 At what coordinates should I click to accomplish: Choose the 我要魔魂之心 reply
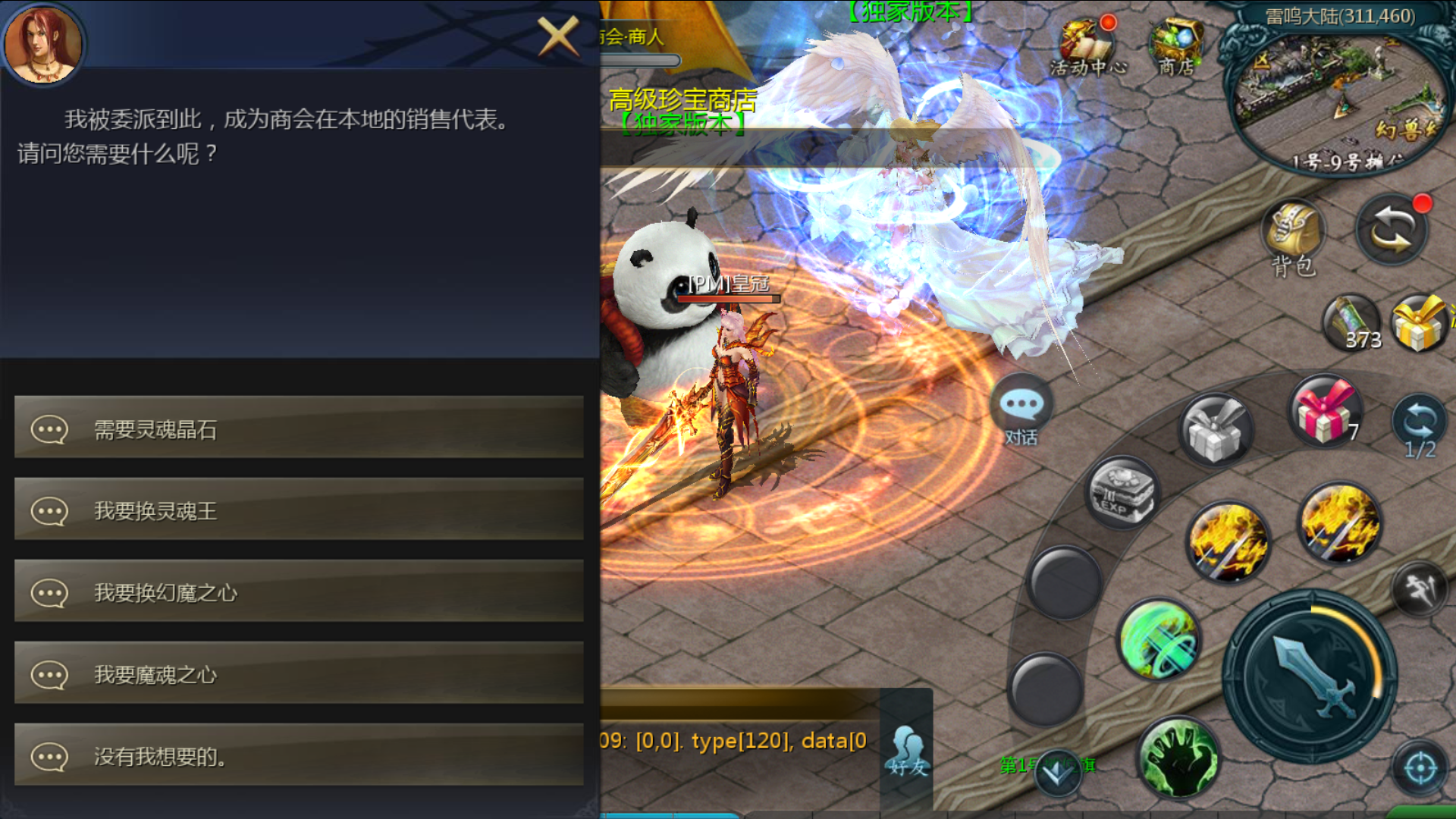click(x=299, y=674)
